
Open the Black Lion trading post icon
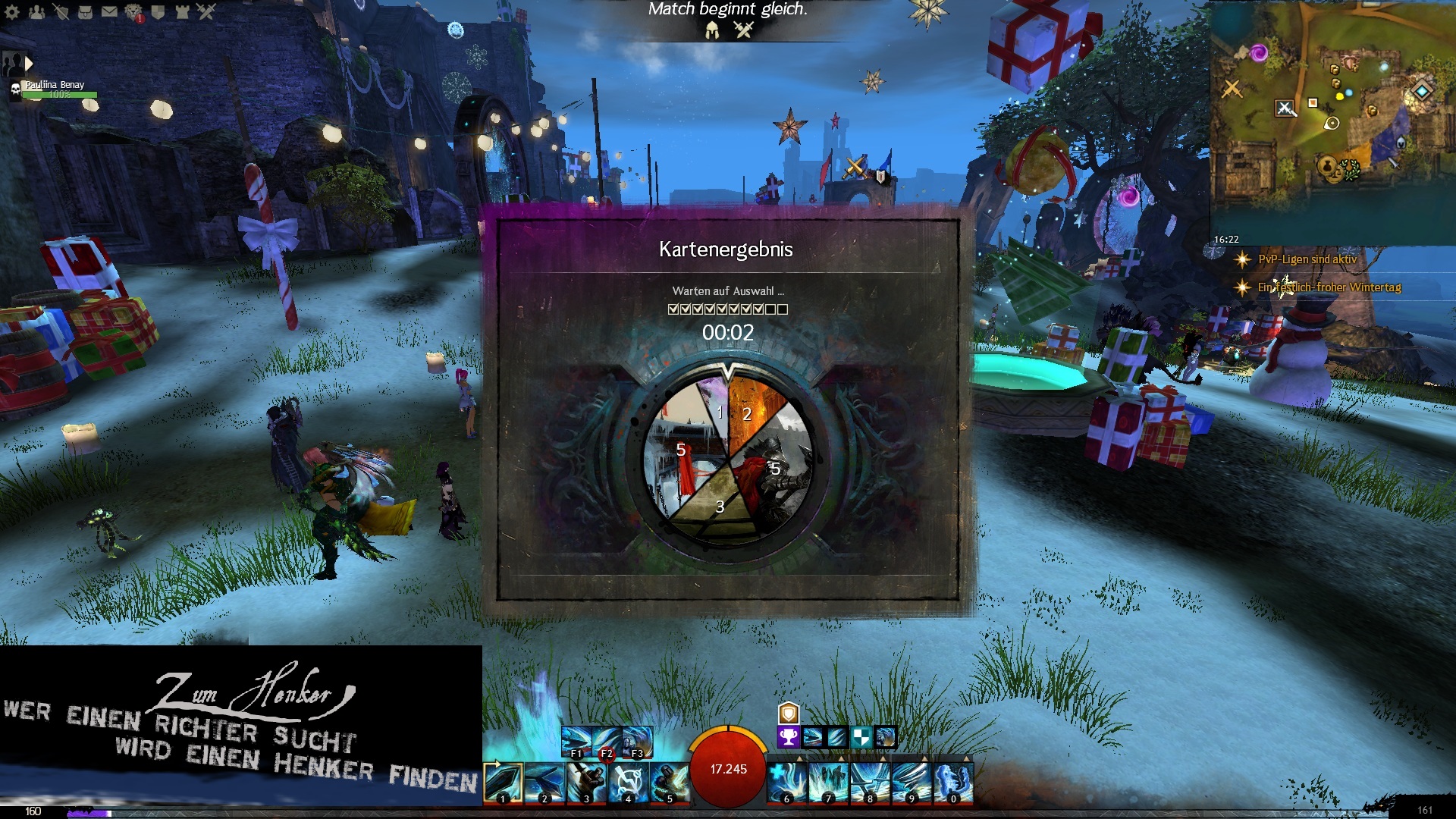point(133,11)
